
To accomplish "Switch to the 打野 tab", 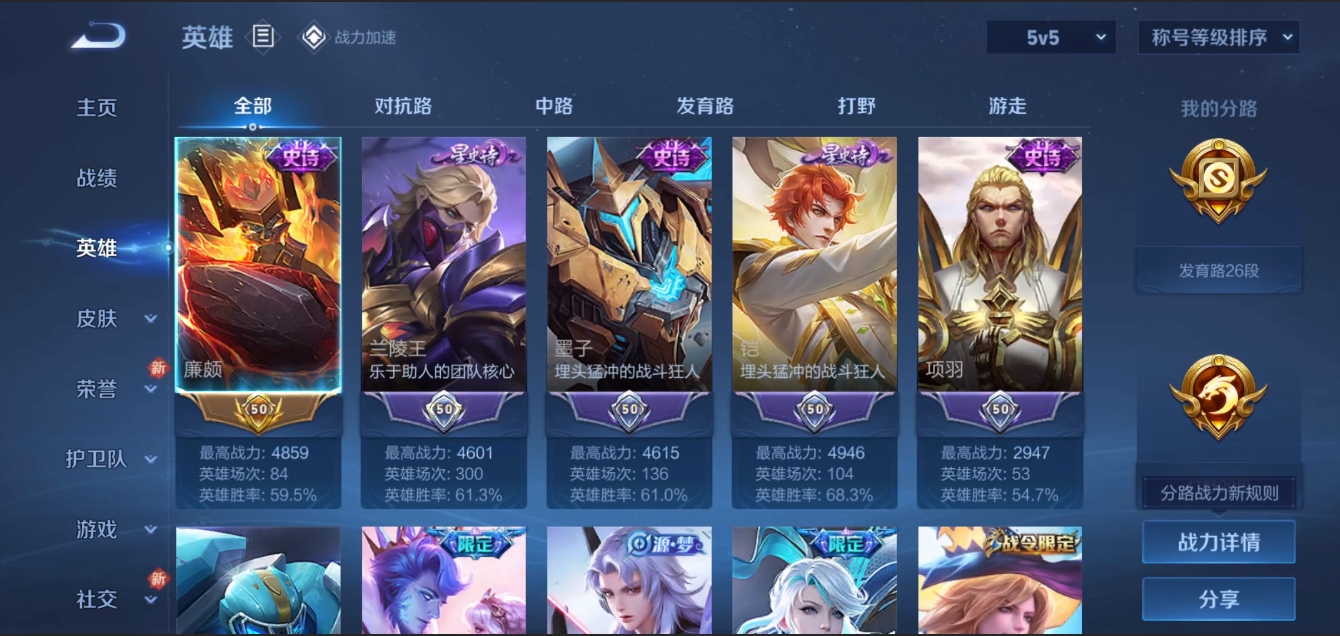I will (856, 106).
